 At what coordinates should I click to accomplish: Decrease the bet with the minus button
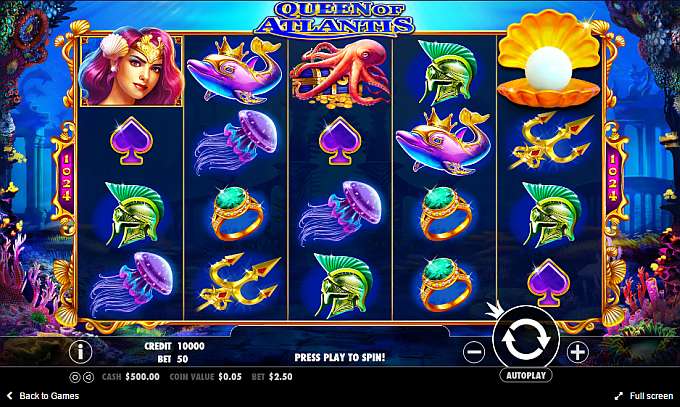(x=475, y=352)
